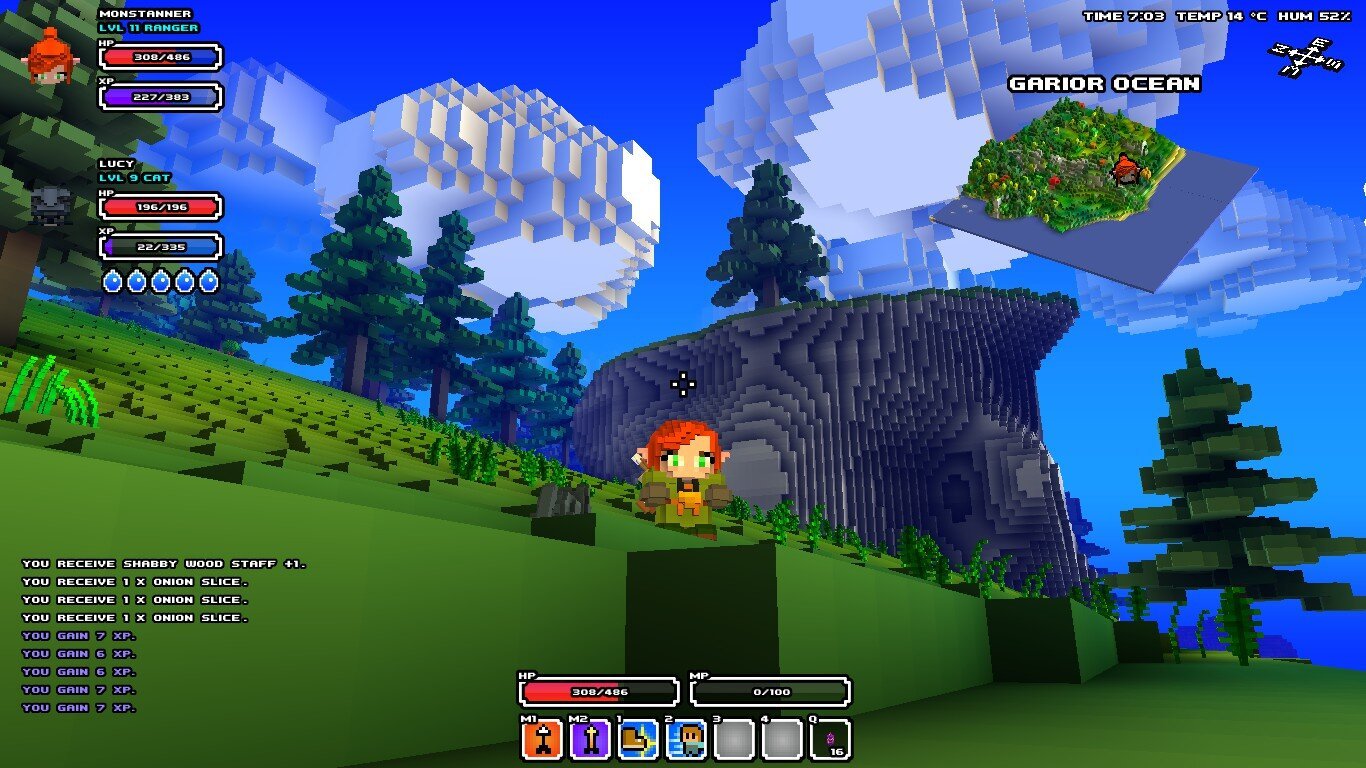Use the purple M2 arrow ability
Image resolution: width=1366 pixels, height=768 pixels.
(x=590, y=740)
